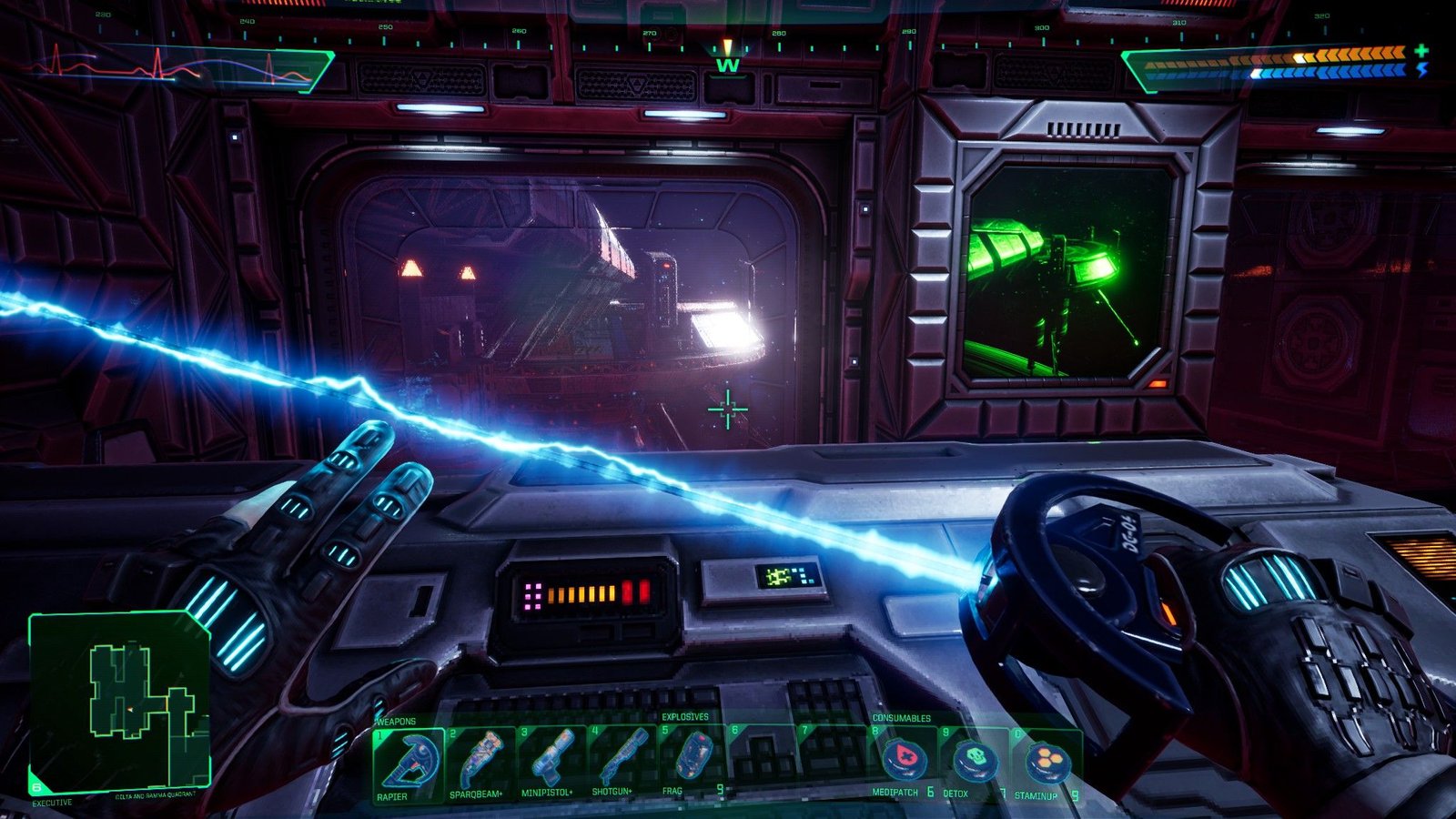Screen dimensions: 1456x819
Task: Switch to the Shotgun+ slot
Action: pos(622,763)
